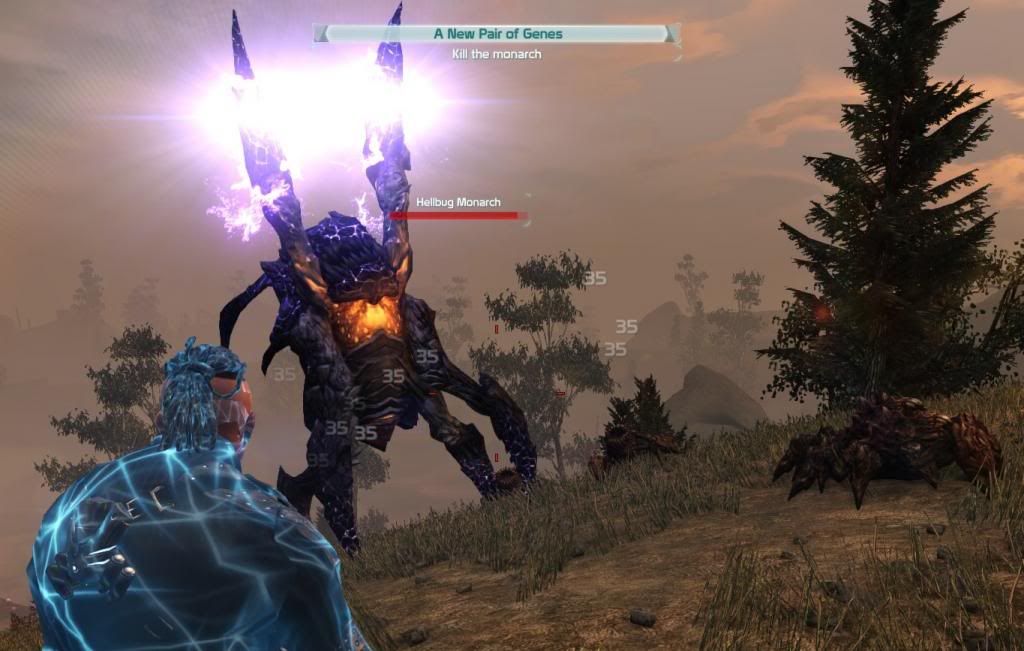
Task: Click the "Kill the monarch" objective text
Action: coord(497,54)
